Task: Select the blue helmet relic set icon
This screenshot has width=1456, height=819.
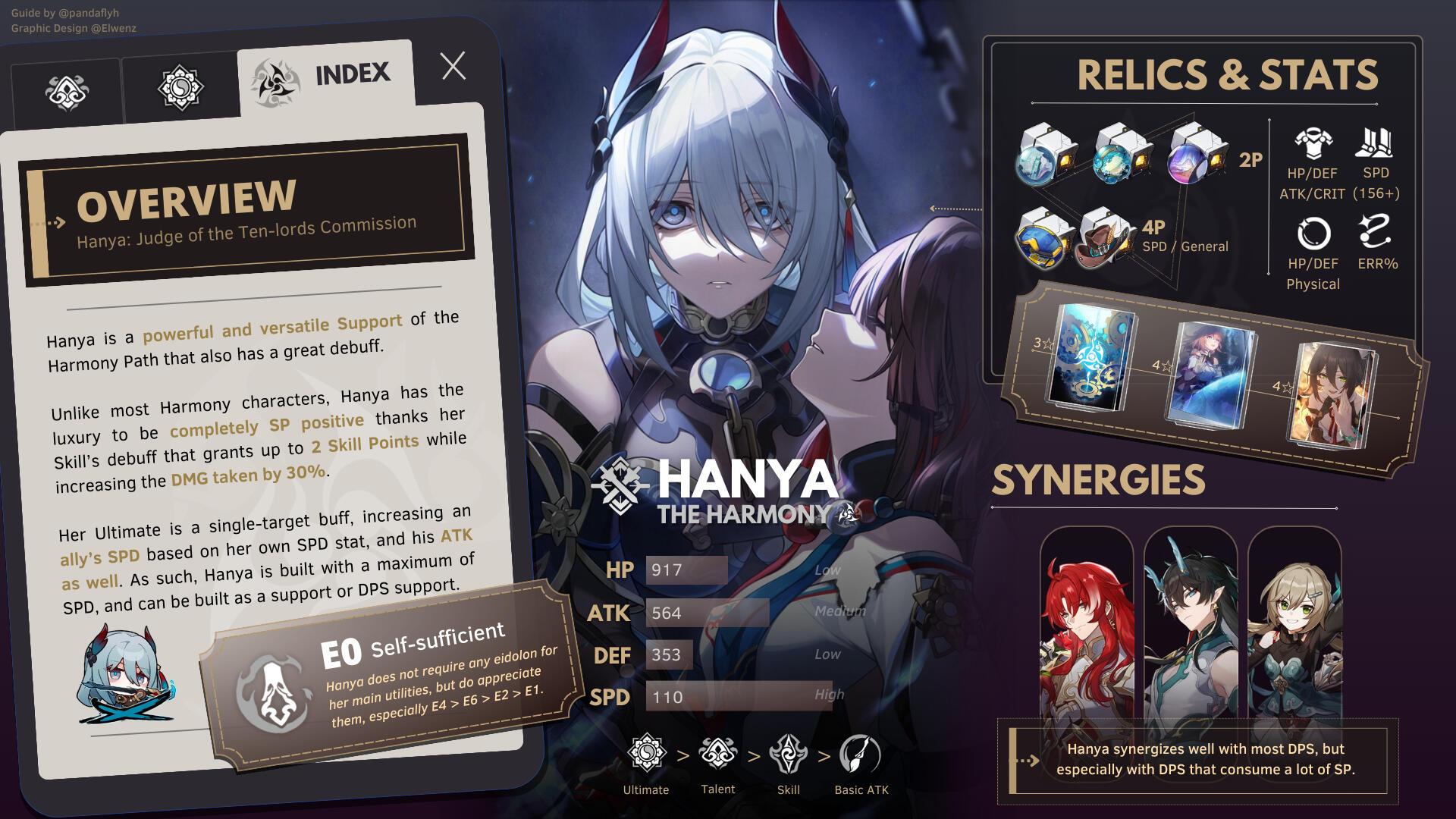Action: pos(1042,239)
